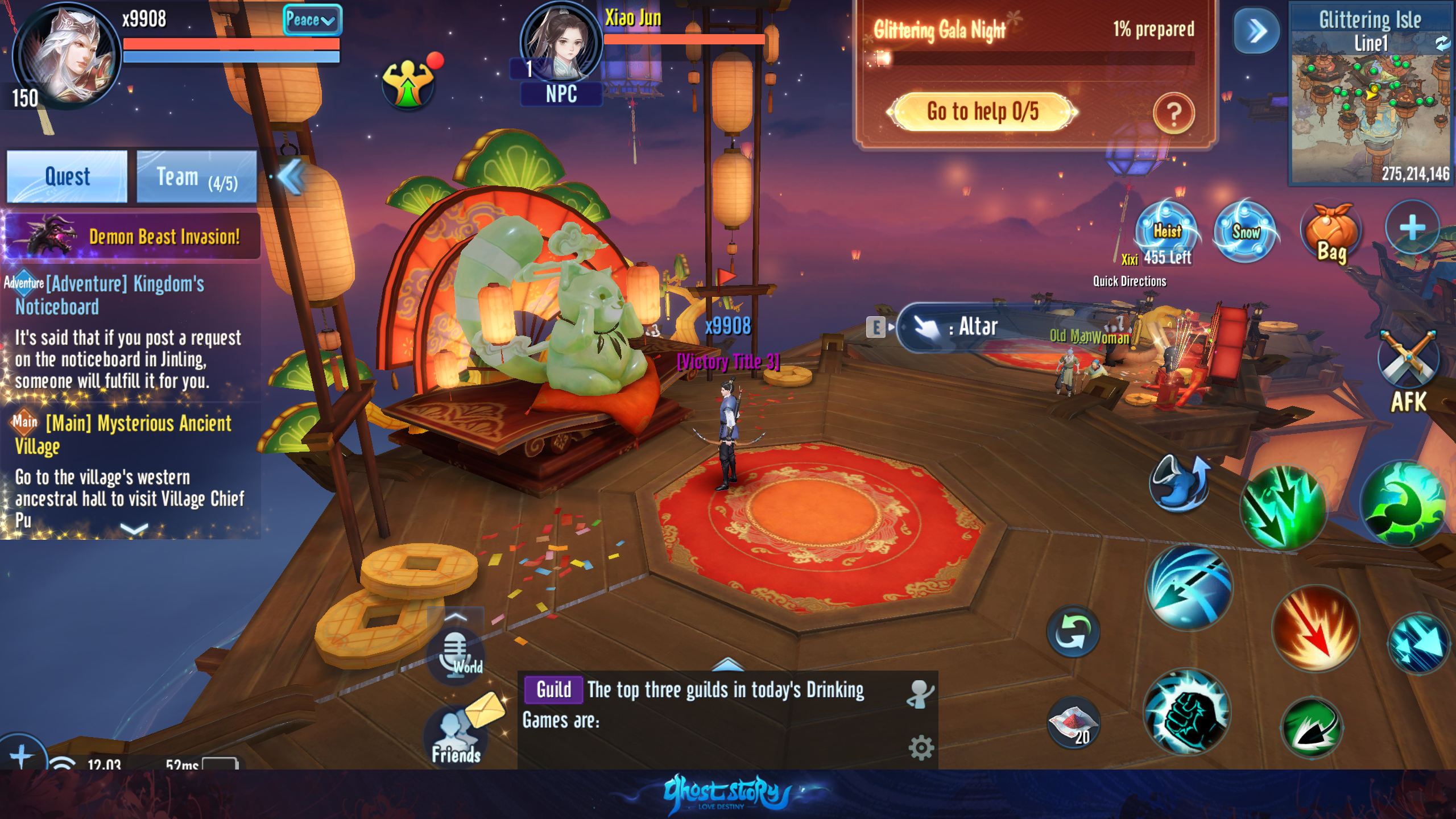Collapse the quest panel with left arrow
Image resolution: width=1456 pixels, height=819 pixels.
pyautogui.click(x=292, y=177)
